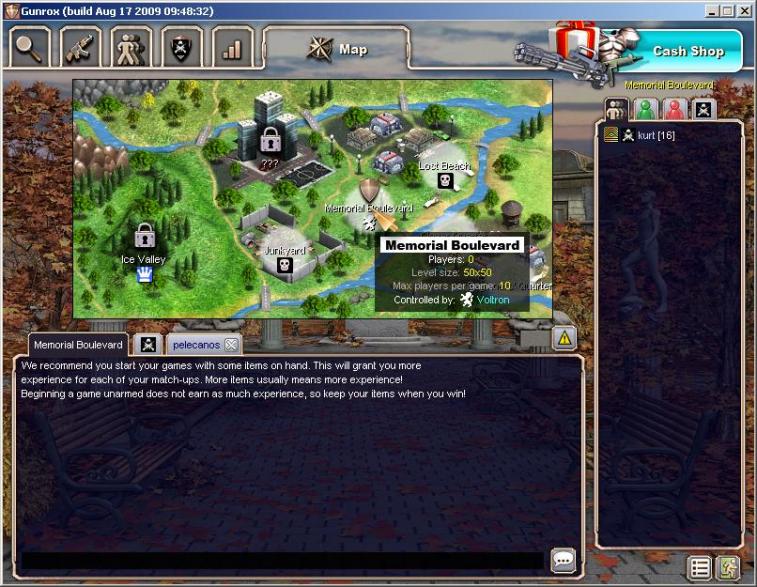This screenshot has width=757, height=587.
Task: Choose the Junkyard skull marker on map
Action: point(284,265)
